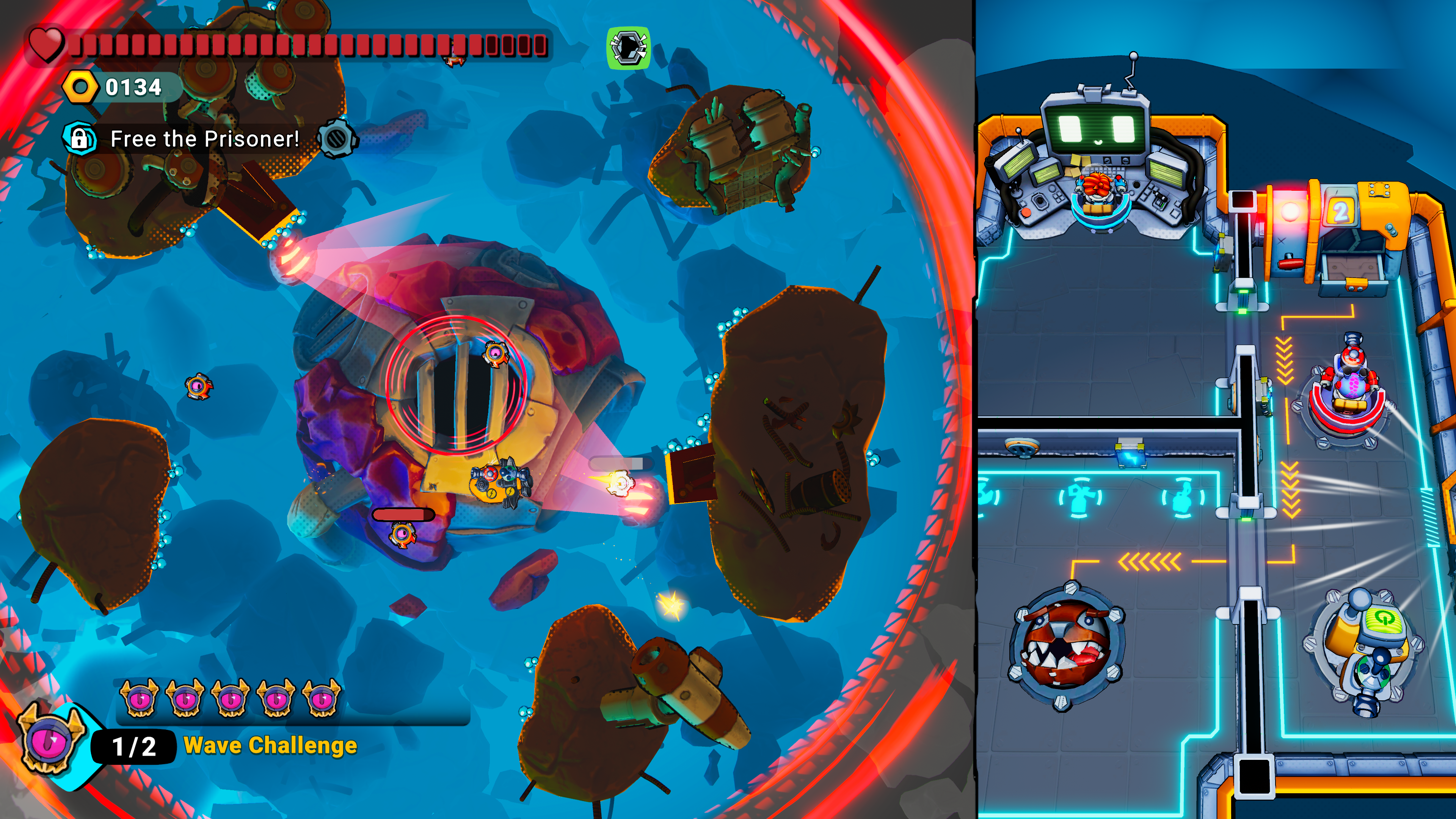Click the green hexagon ship marker icon
Screen dimensions: 1456x819
point(628,48)
